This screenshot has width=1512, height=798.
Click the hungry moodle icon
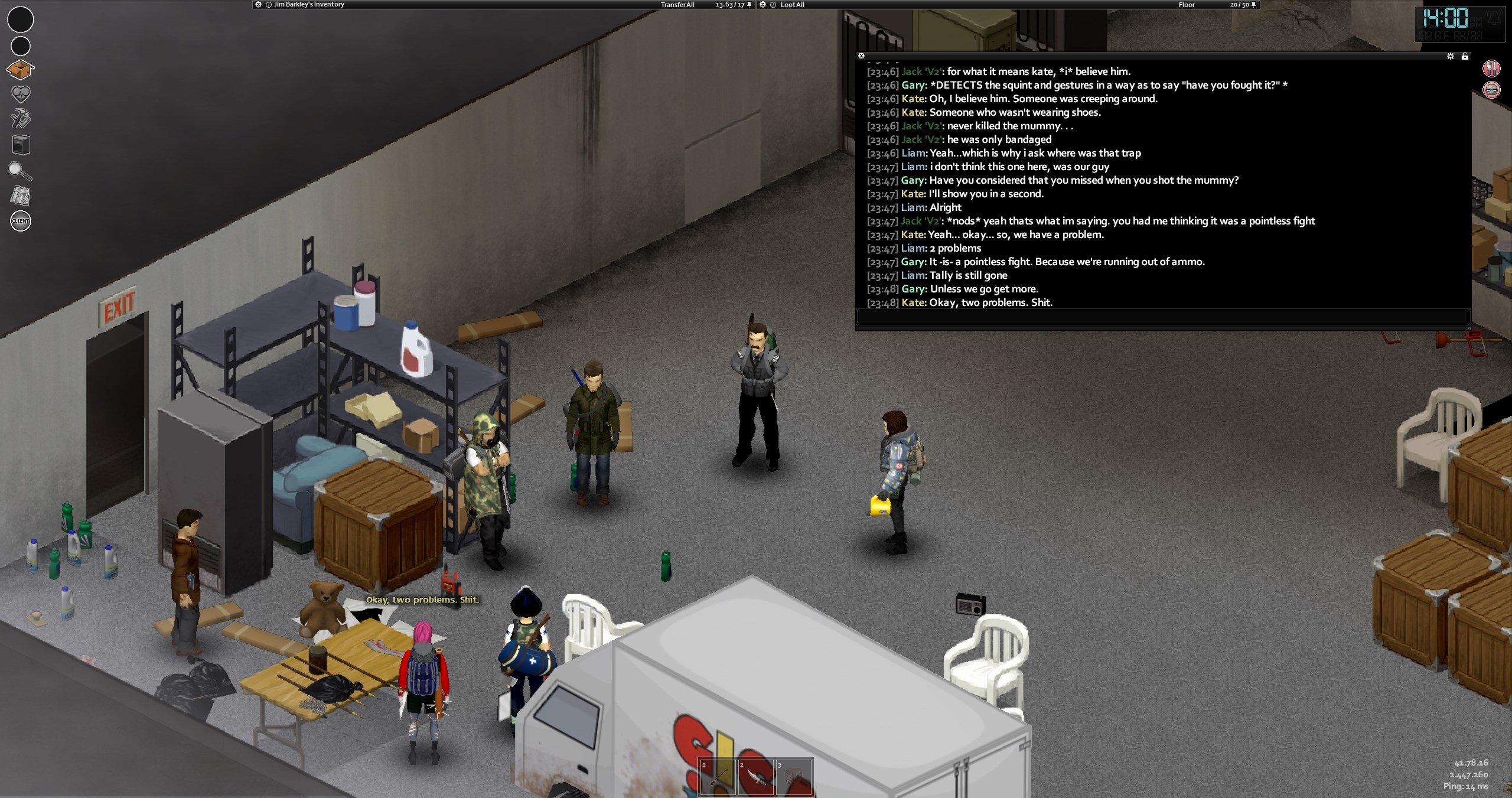point(1491,69)
